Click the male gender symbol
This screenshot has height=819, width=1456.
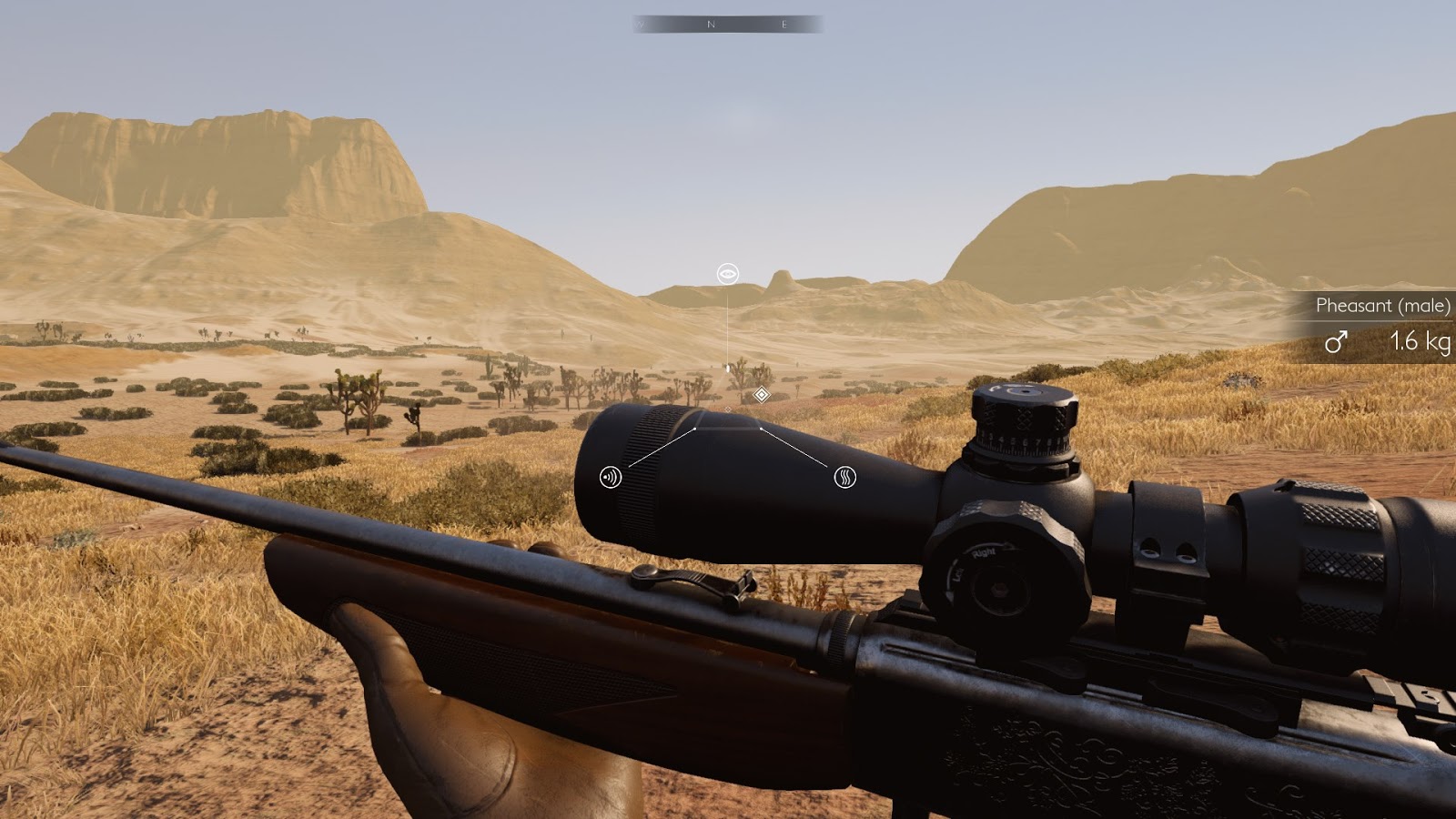tap(1335, 342)
